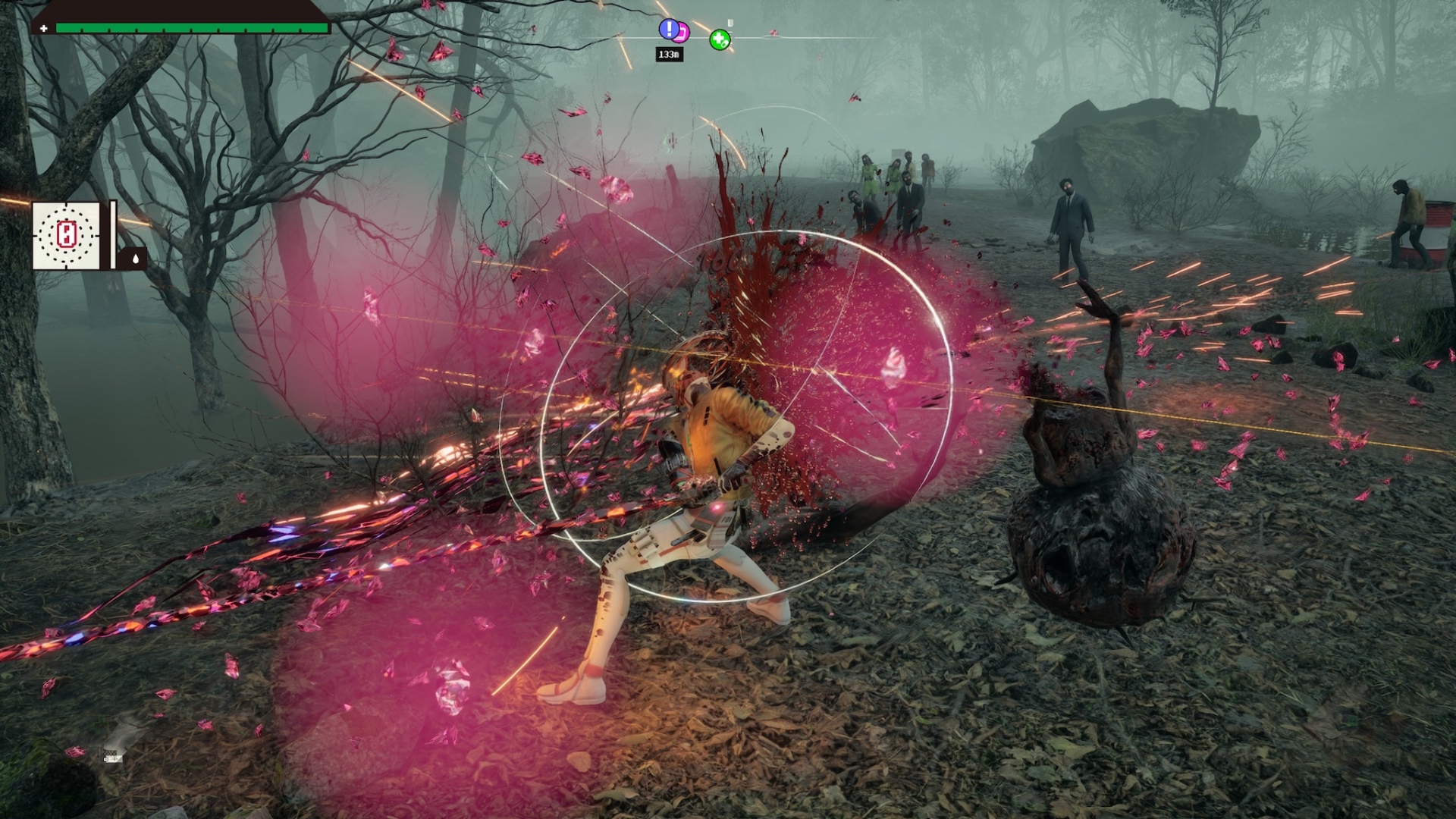1456x819 pixels.
Task: Activate the dotted-circle weapon slot icon
Action: click(x=66, y=235)
